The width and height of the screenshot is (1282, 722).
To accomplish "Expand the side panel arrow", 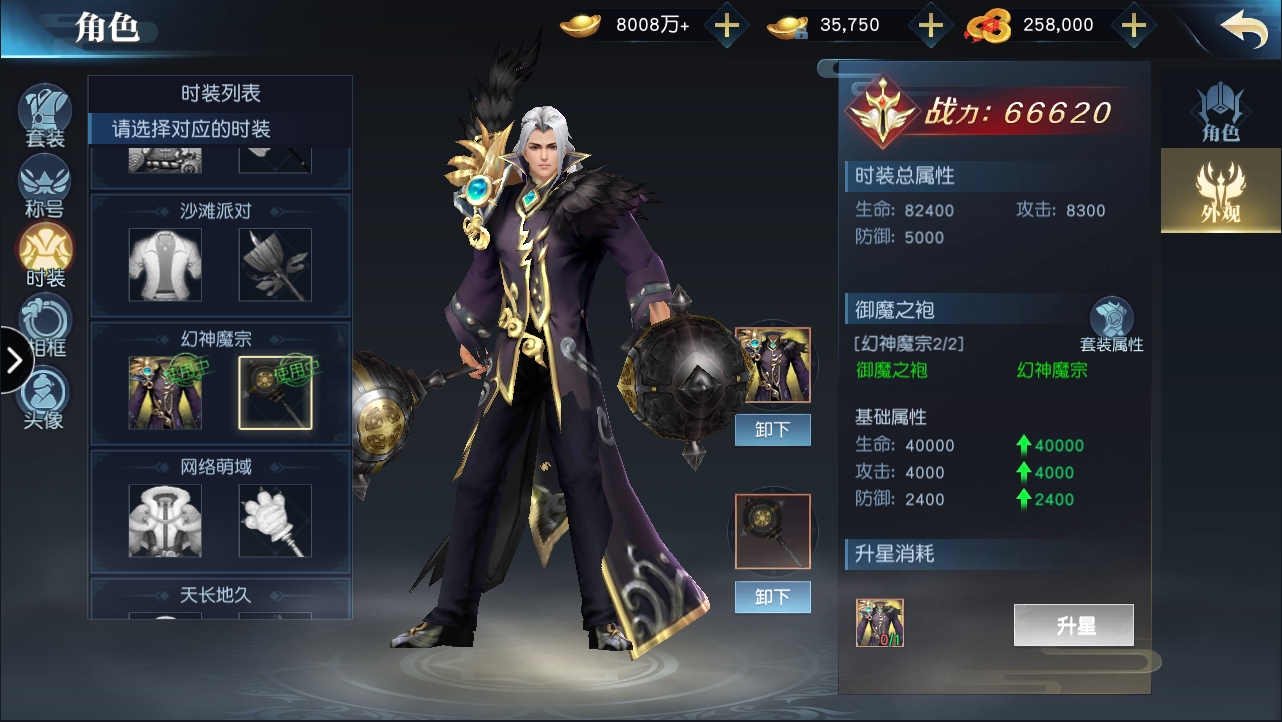I will [14, 360].
